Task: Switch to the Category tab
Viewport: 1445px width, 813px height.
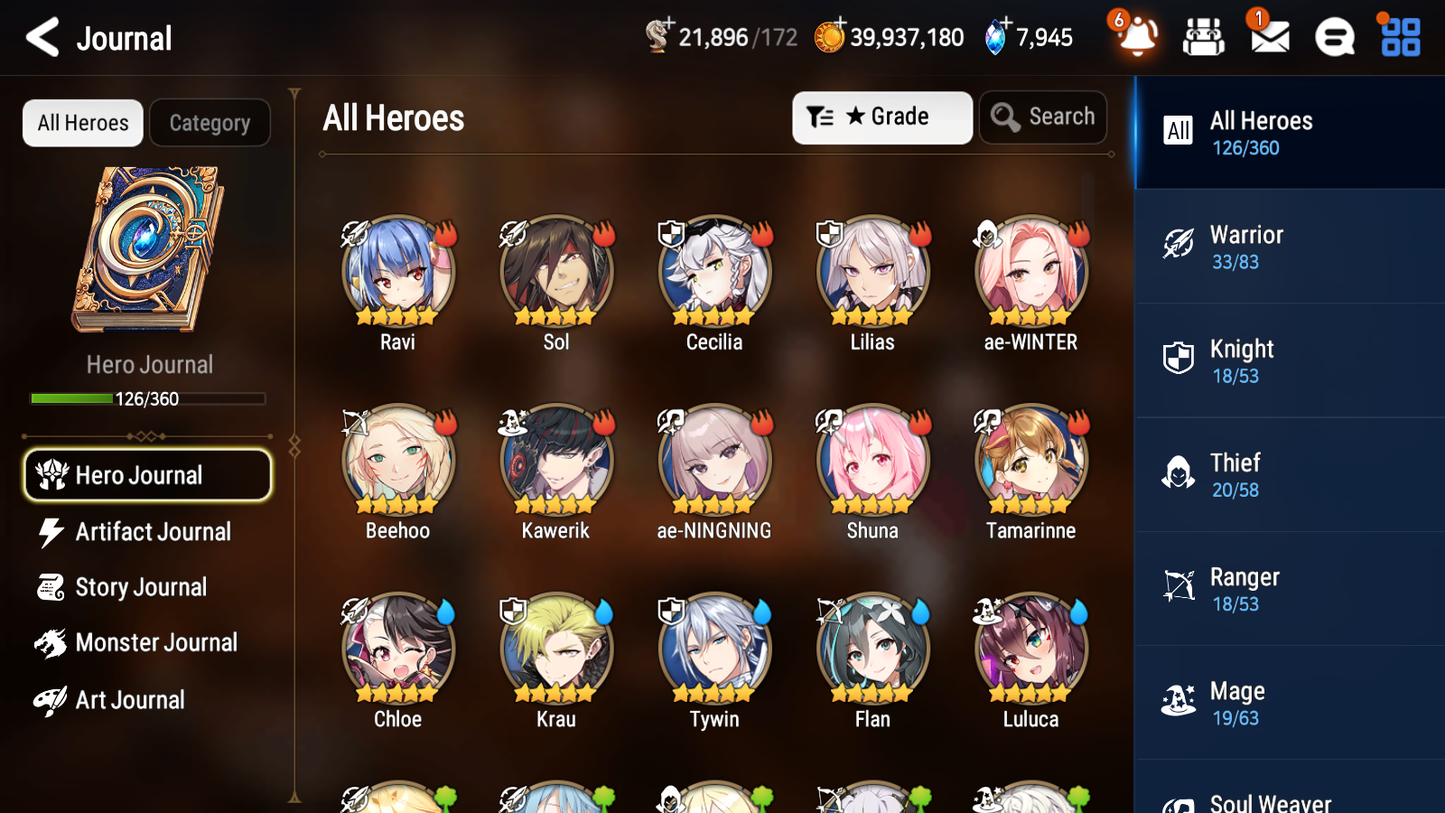Action: [x=210, y=122]
